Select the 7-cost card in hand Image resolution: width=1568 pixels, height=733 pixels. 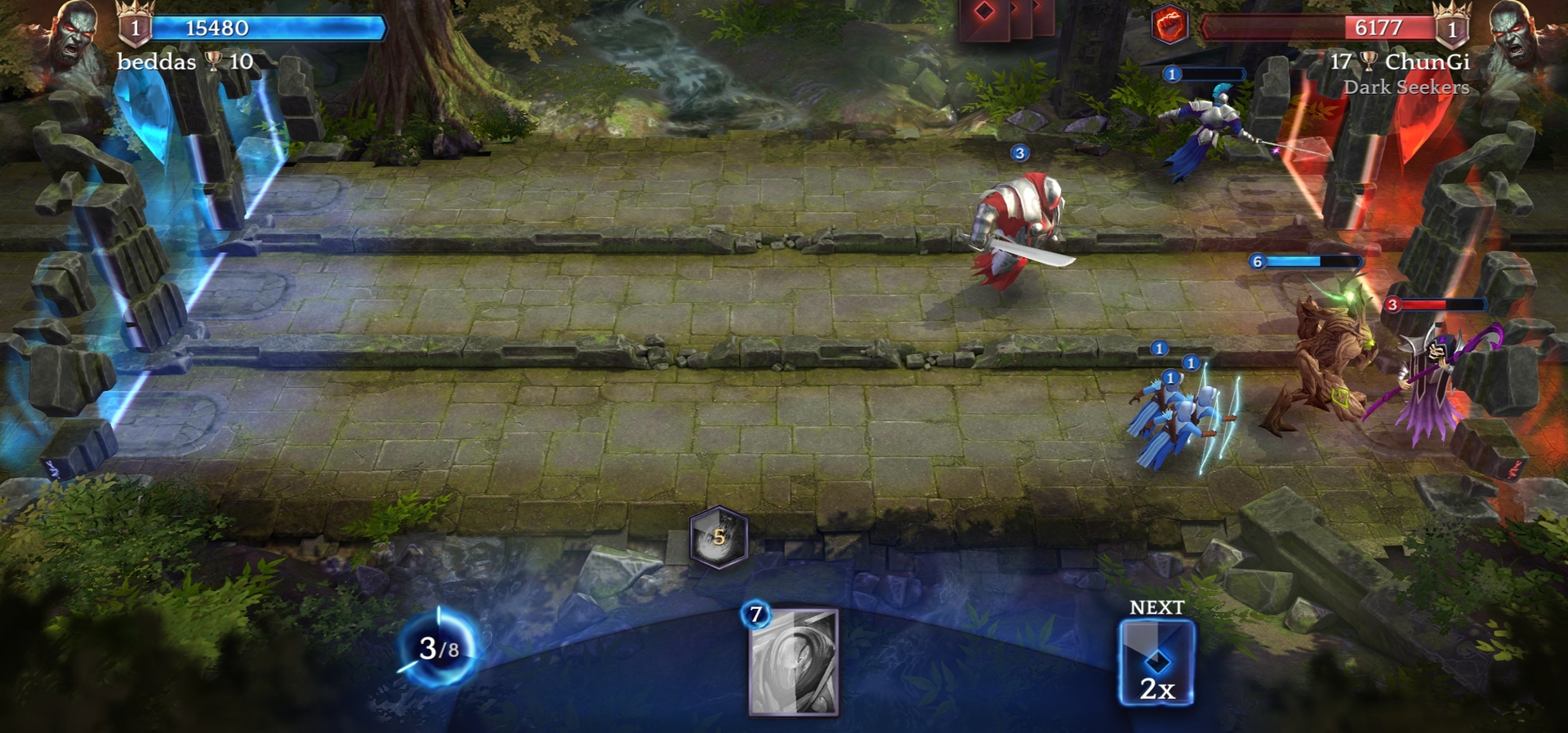pyautogui.click(x=793, y=661)
